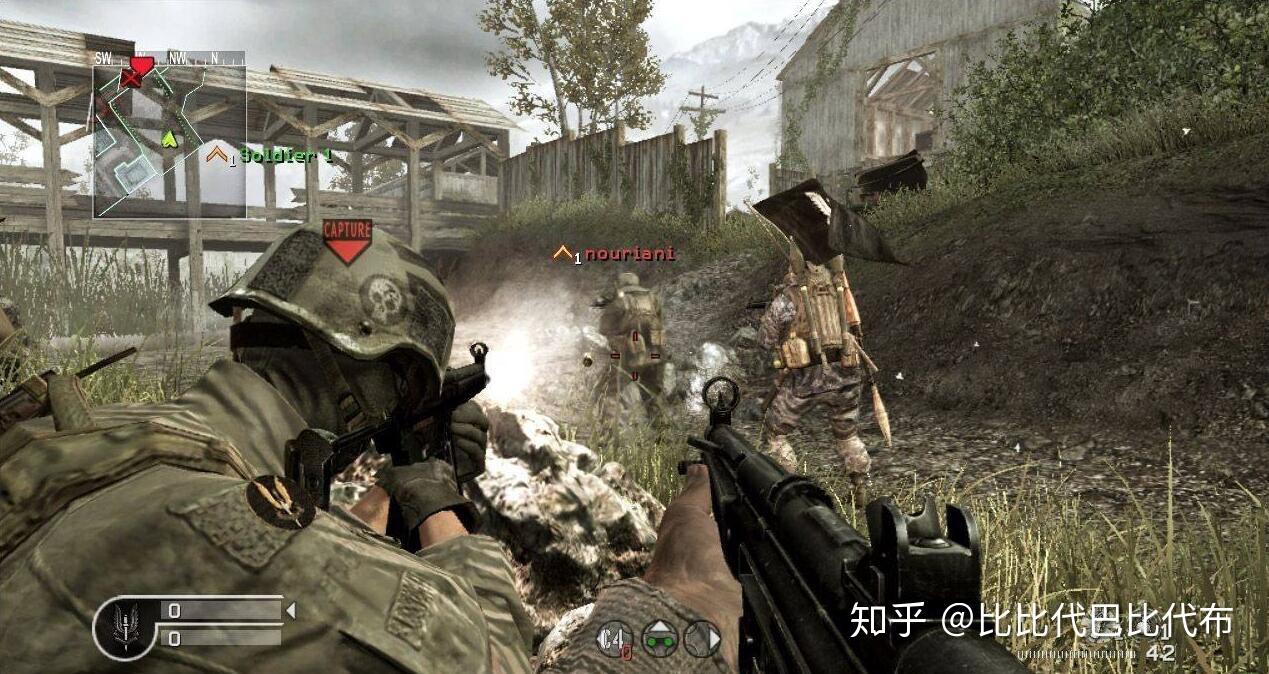Choose the C4 explosive icon
The image size is (1269, 674).
(x=614, y=639)
